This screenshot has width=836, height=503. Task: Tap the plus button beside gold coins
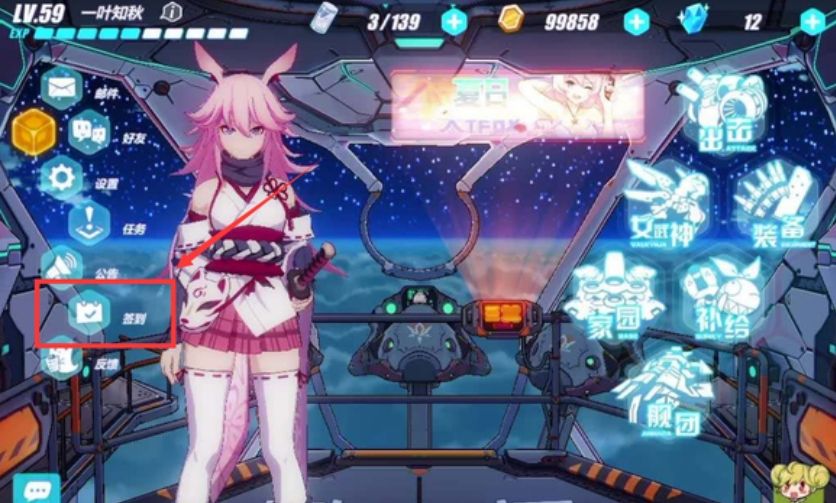tap(637, 21)
